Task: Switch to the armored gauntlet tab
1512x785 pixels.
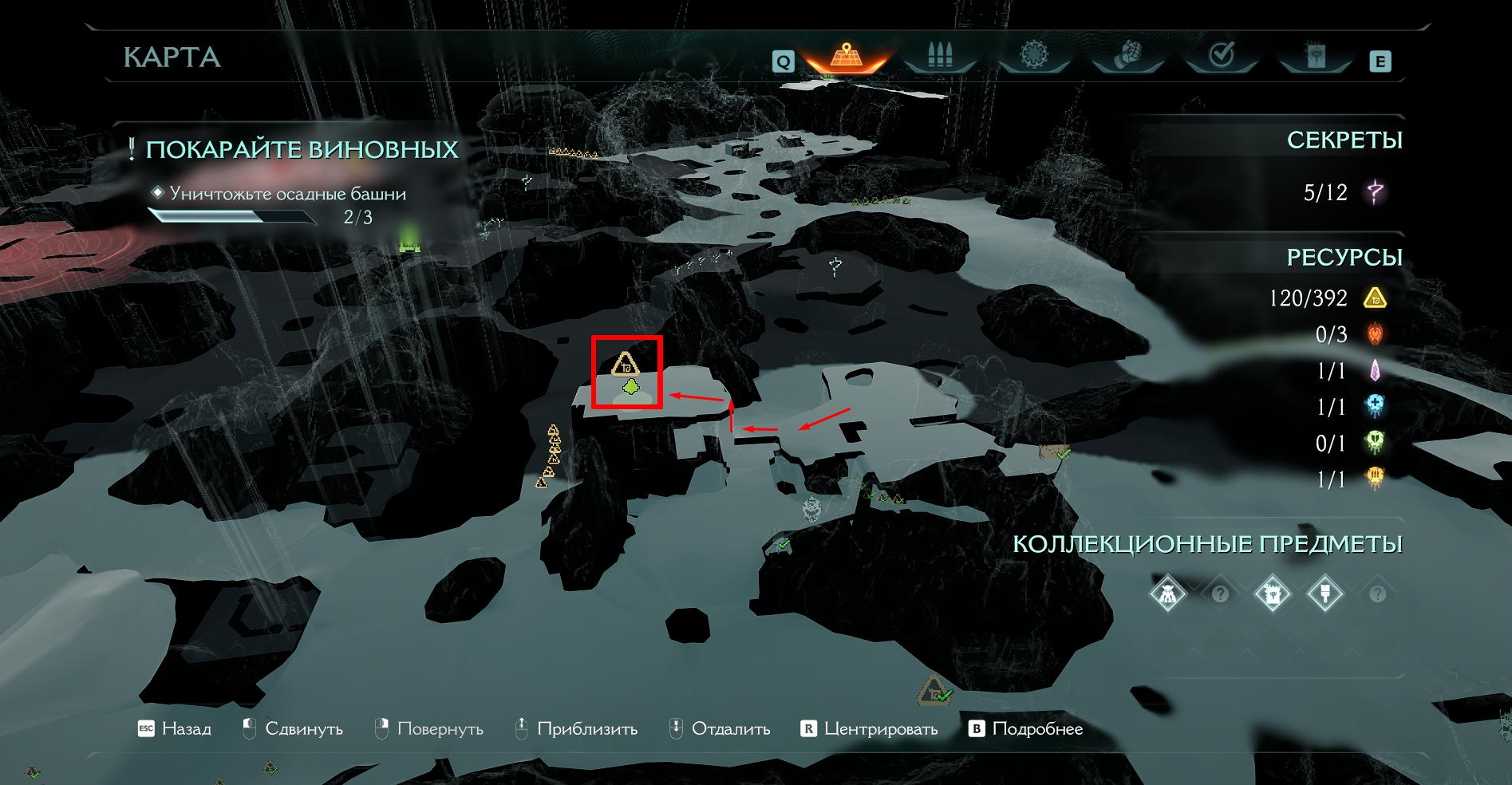Action: [x=1127, y=56]
